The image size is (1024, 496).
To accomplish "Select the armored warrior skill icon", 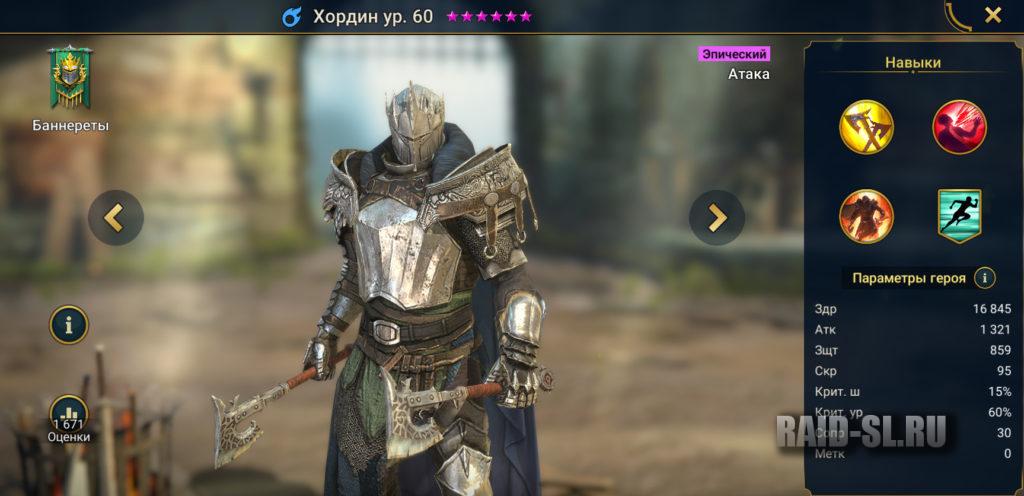I will tap(866, 216).
